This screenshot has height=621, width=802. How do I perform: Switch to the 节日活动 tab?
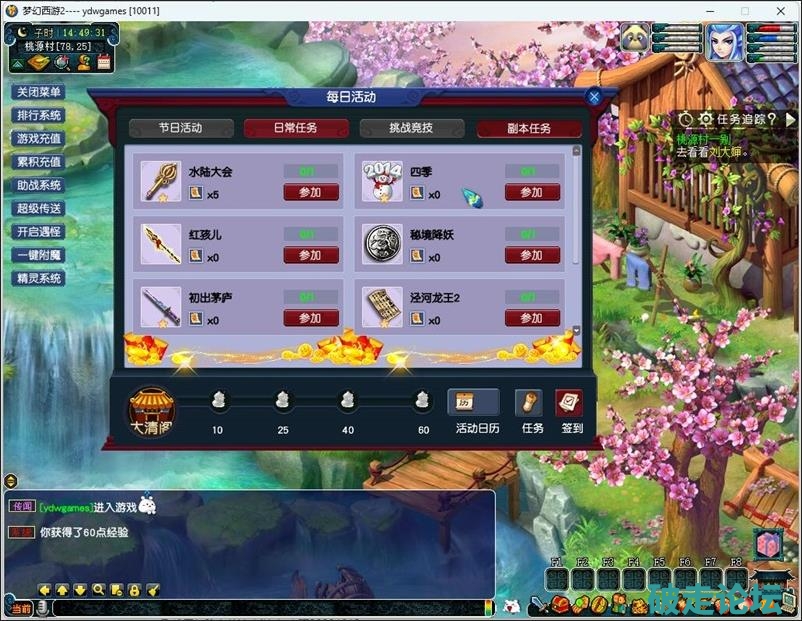pyautogui.click(x=180, y=128)
